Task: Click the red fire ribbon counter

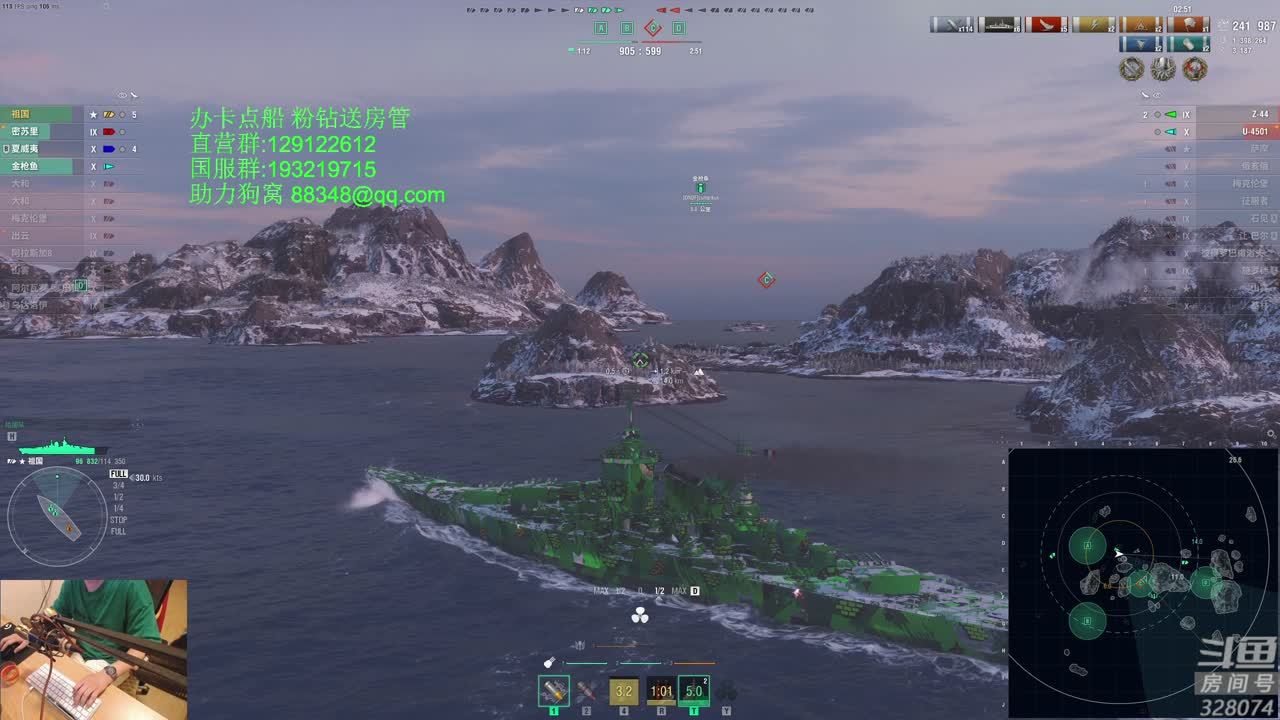Action: (1046, 25)
